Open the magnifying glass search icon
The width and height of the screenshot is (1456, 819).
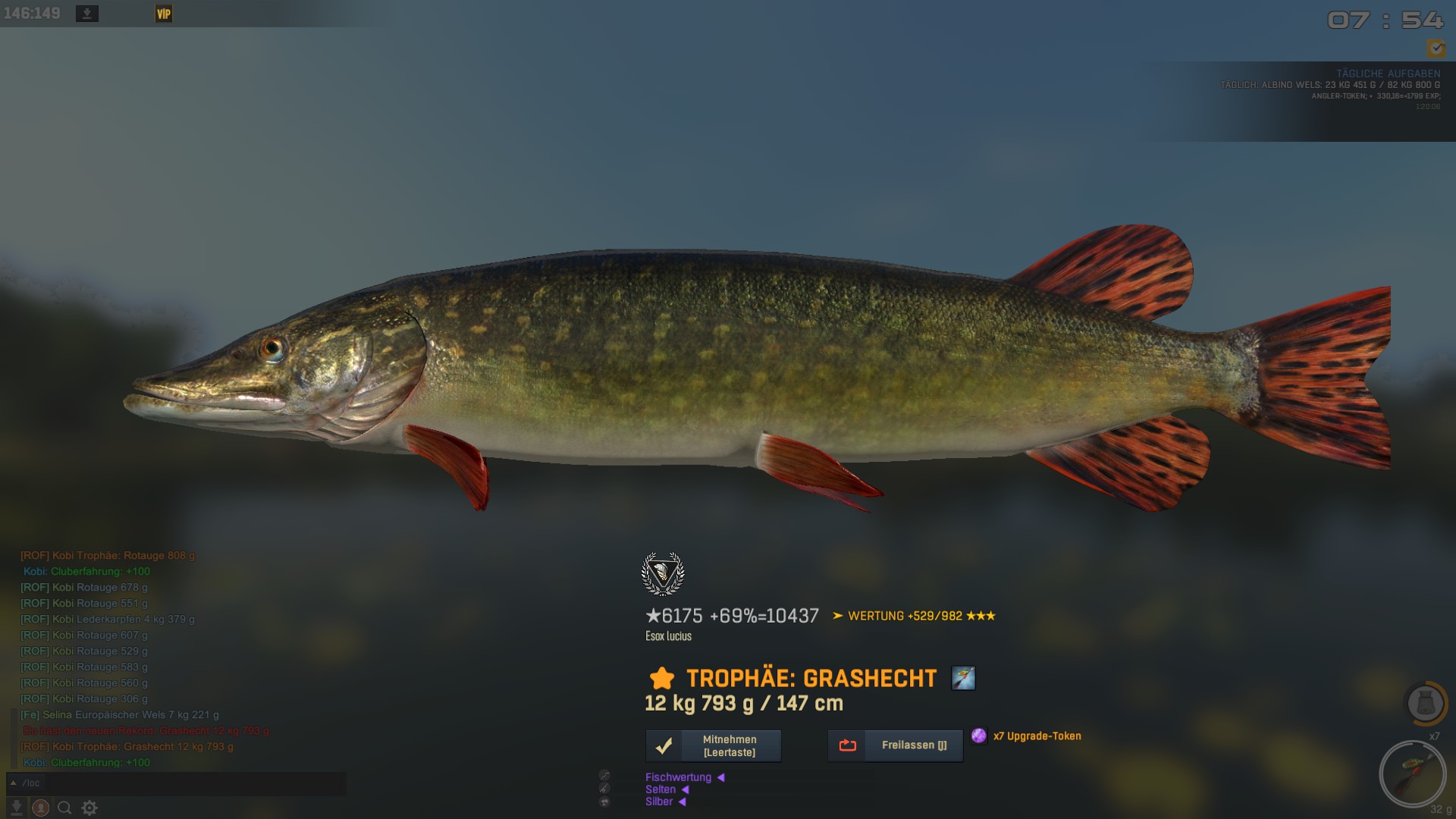pyautogui.click(x=64, y=808)
